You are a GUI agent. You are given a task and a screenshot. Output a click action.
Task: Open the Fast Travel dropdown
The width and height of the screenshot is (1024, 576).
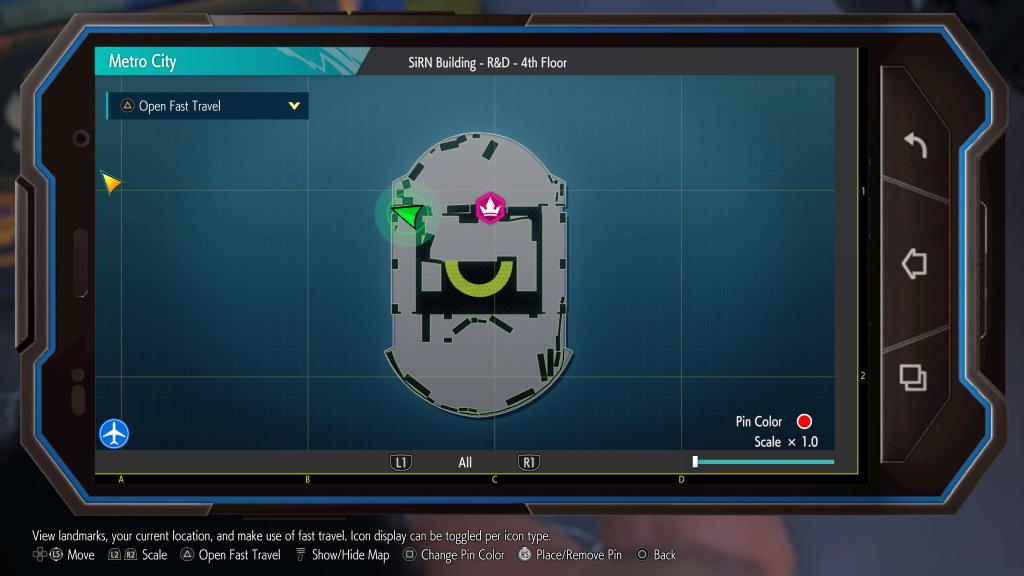[x=208, y=106]
